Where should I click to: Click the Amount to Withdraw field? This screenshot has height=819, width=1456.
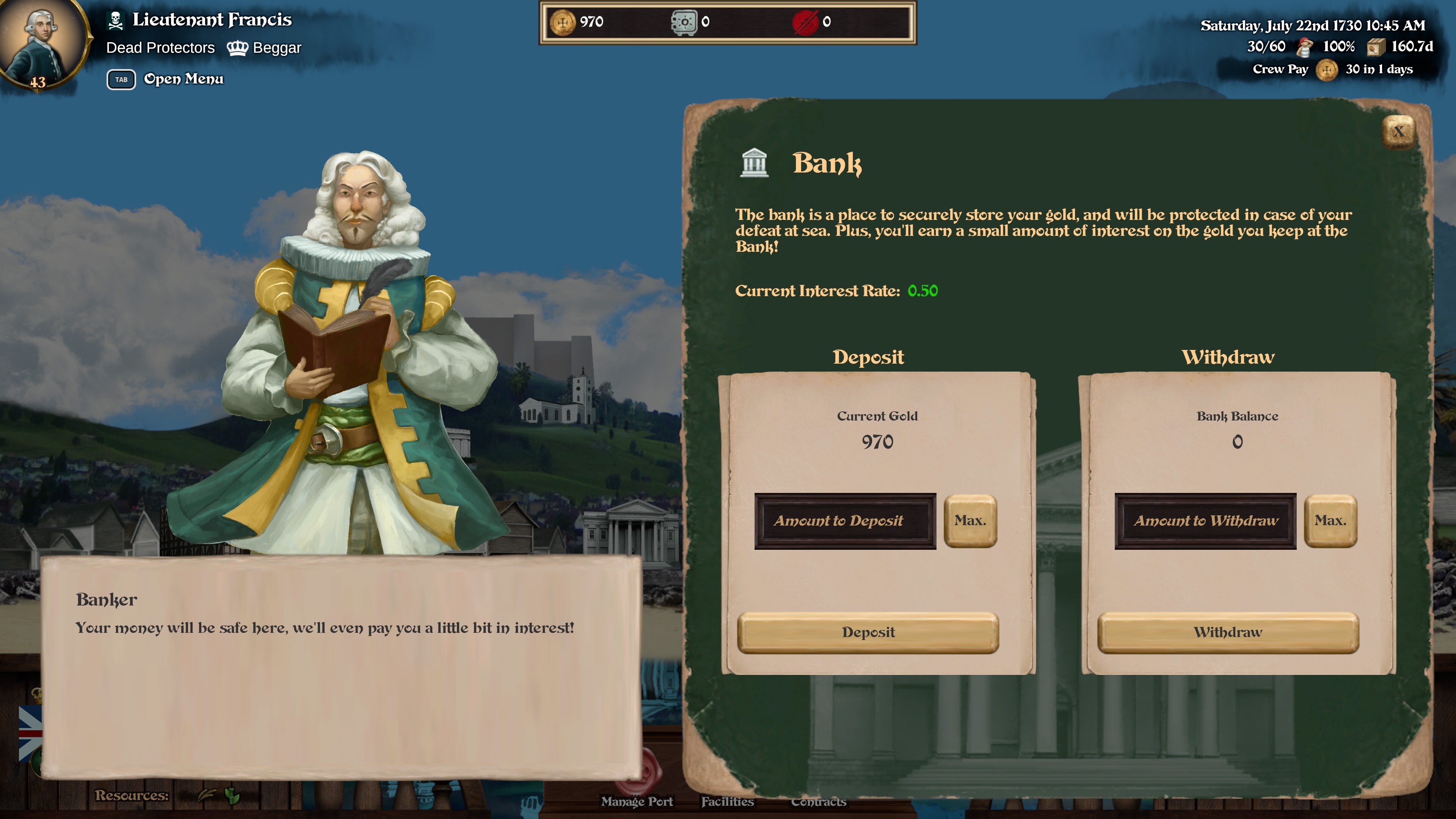(x=1207, y=521)
